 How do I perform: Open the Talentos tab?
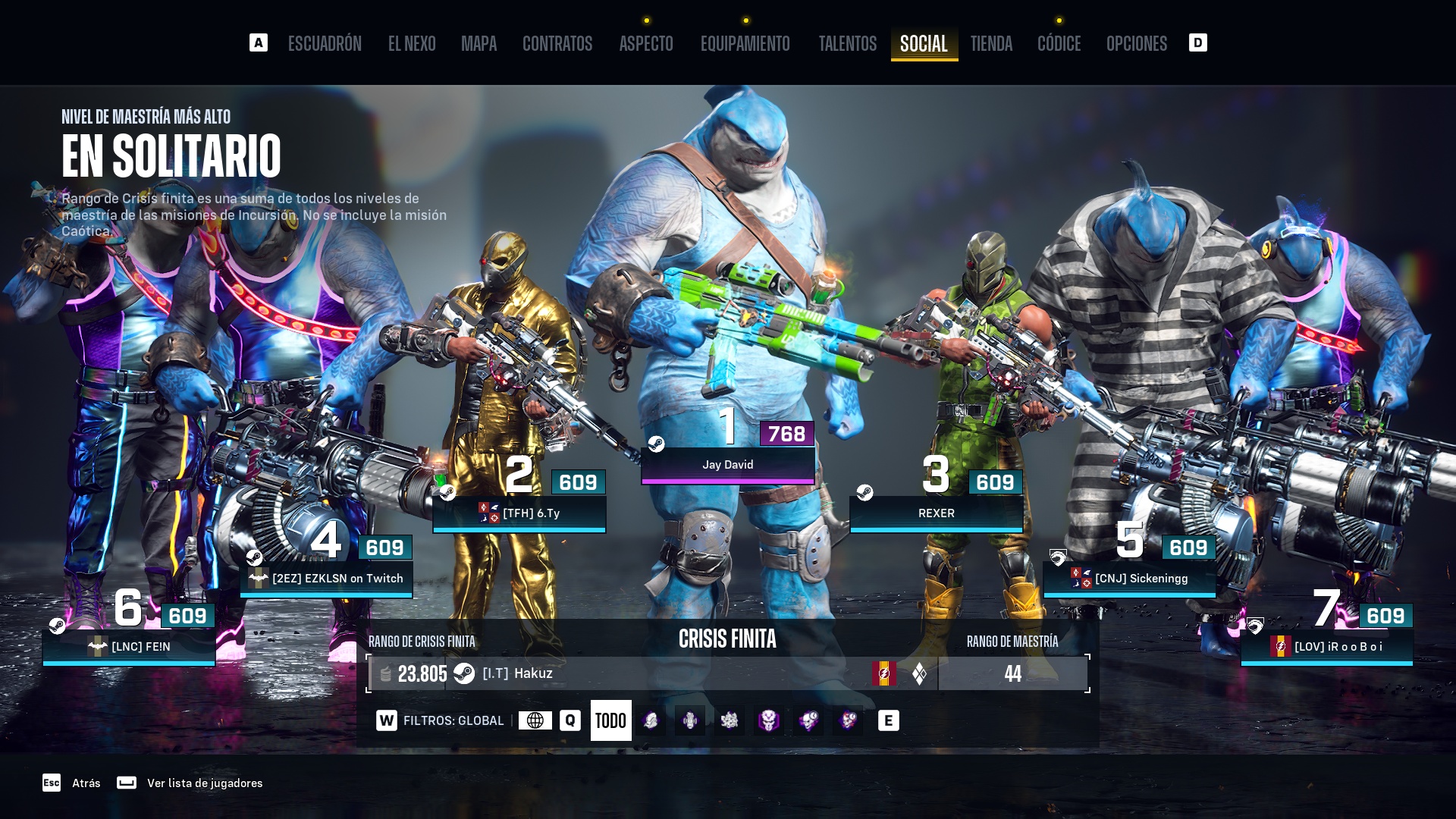[x=847, y=44]
